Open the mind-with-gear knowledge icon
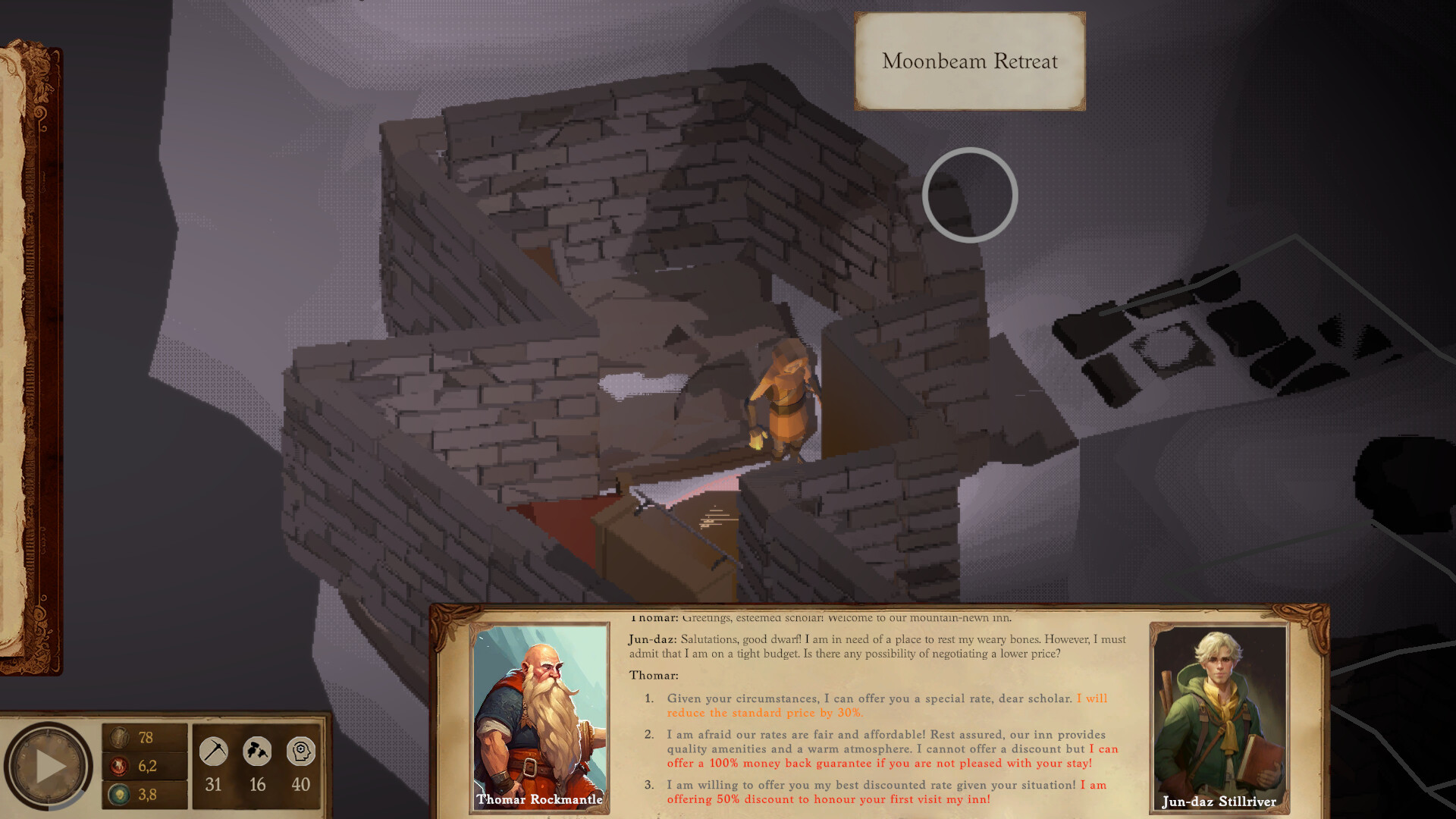This screenshot has width=1456, height=819. pos(301,752)
